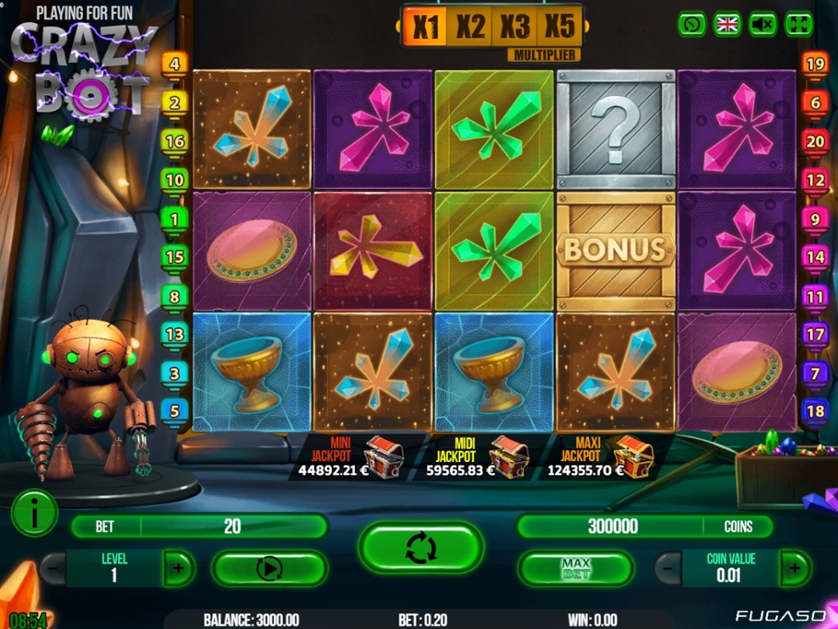Show payline 11 on the reels
Viewport: 838px width, 629px height.
(815, 297)
